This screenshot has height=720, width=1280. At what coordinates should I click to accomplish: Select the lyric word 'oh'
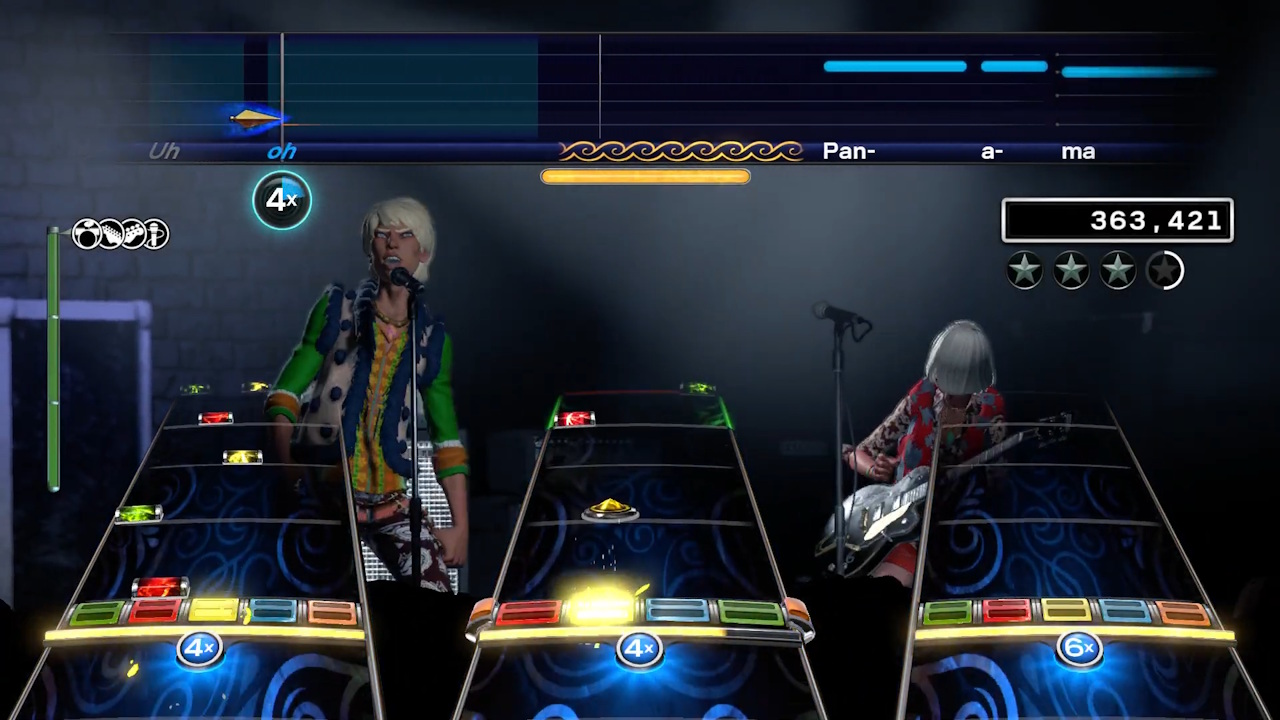(281, 151)
